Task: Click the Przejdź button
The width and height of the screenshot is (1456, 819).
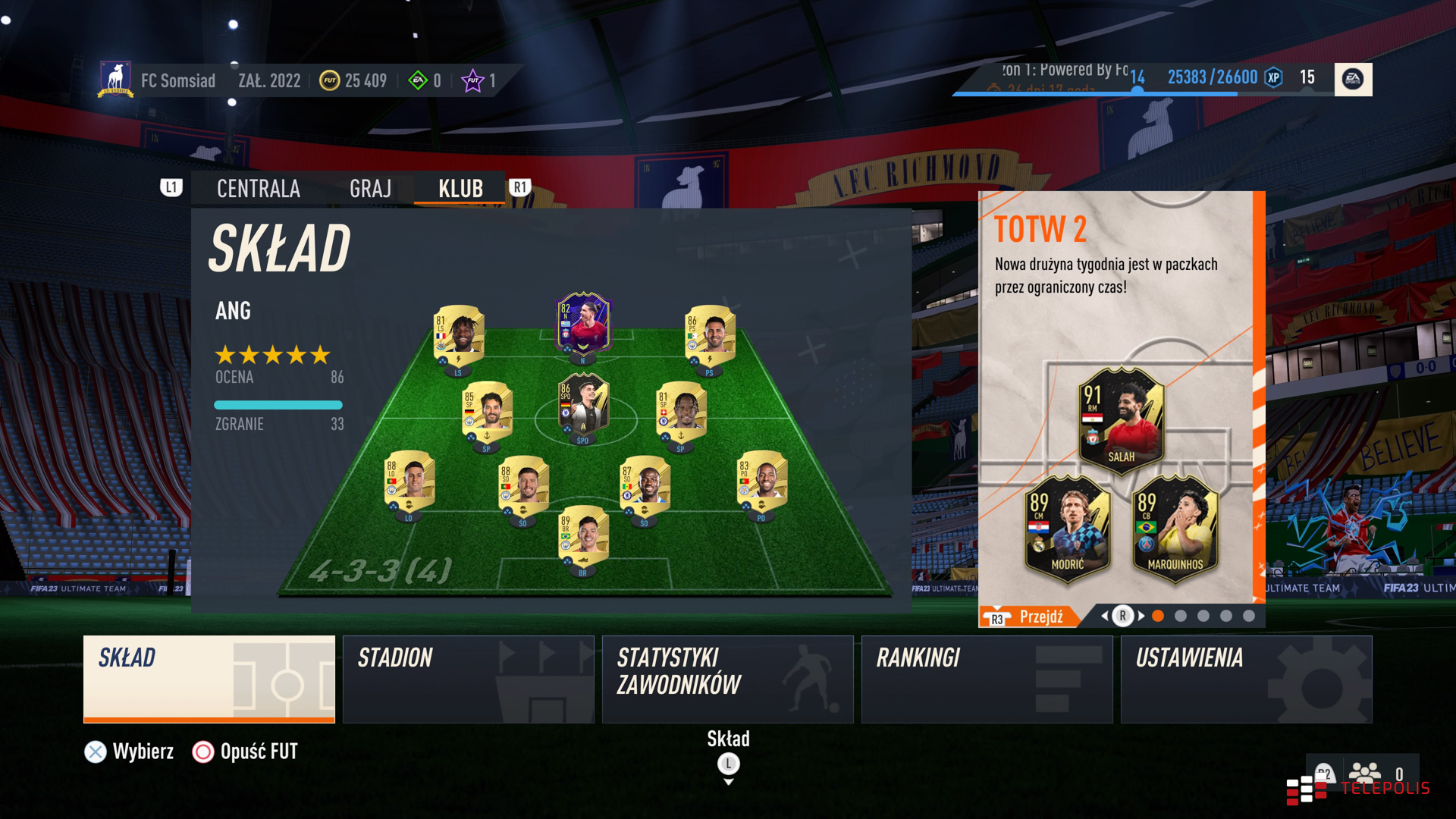Action: coord(1040,617)
